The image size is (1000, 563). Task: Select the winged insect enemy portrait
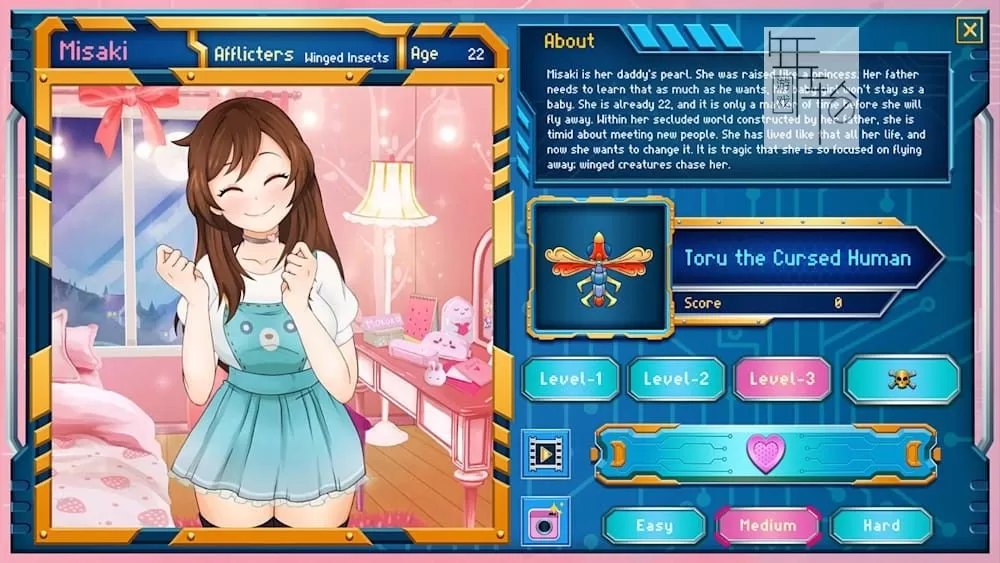point(600,266)
